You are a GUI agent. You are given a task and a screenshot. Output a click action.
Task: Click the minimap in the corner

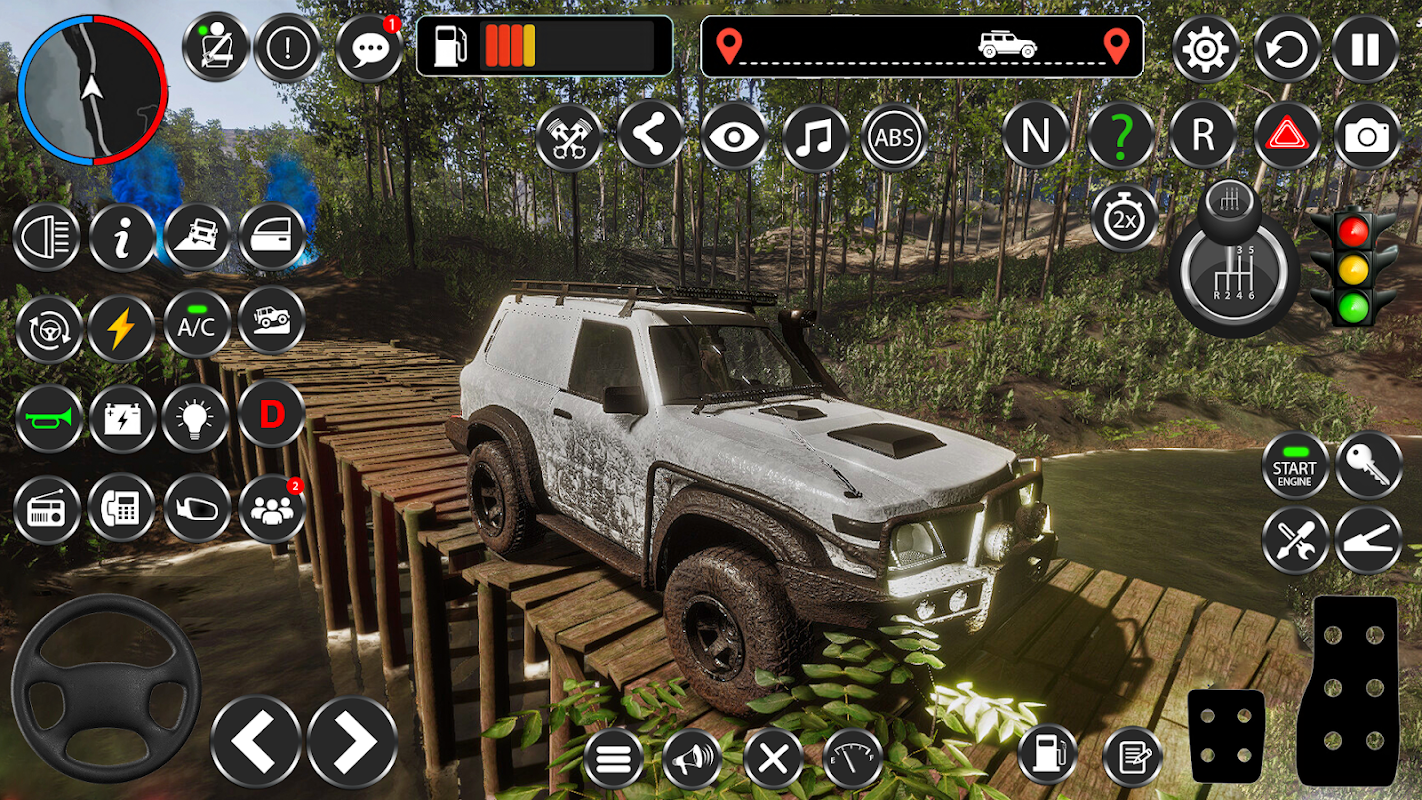click(x=92, y=90)
